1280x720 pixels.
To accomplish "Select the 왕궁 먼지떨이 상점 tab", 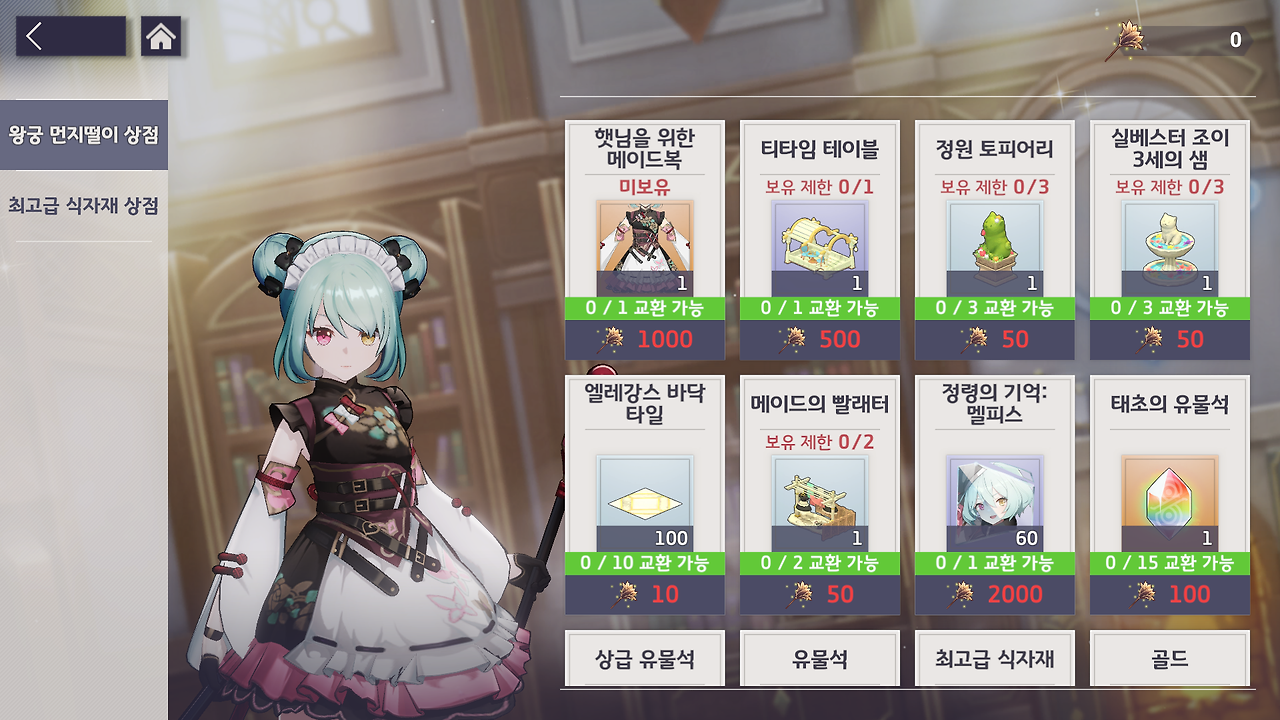I will pos(80,133).
